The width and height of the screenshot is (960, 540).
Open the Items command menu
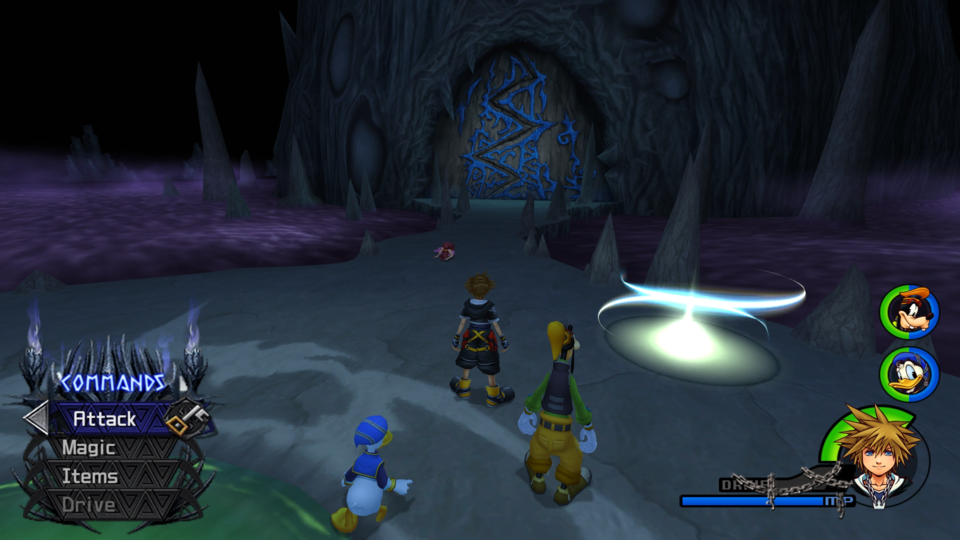pos(90,476)
